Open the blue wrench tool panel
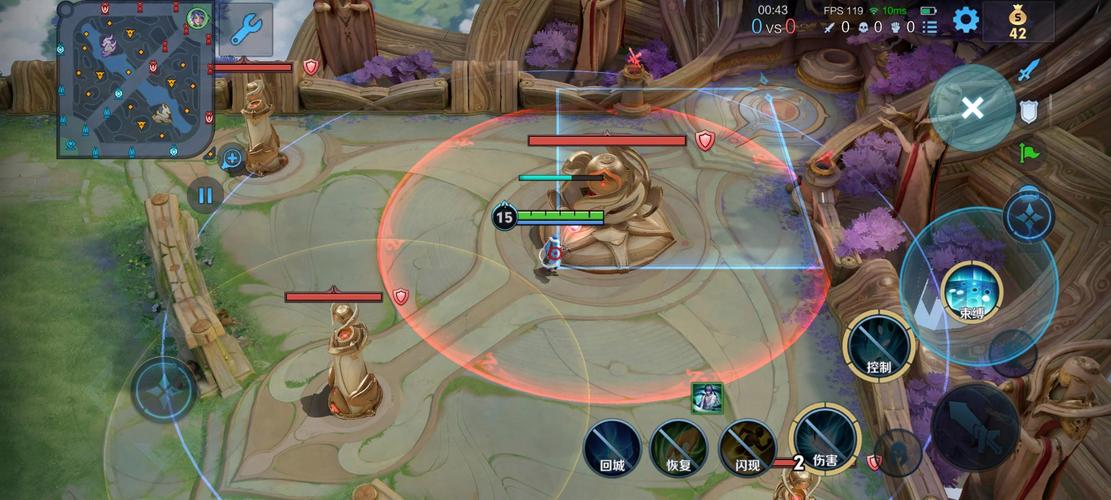This screenshot has height=500, width=1111. 245,30
